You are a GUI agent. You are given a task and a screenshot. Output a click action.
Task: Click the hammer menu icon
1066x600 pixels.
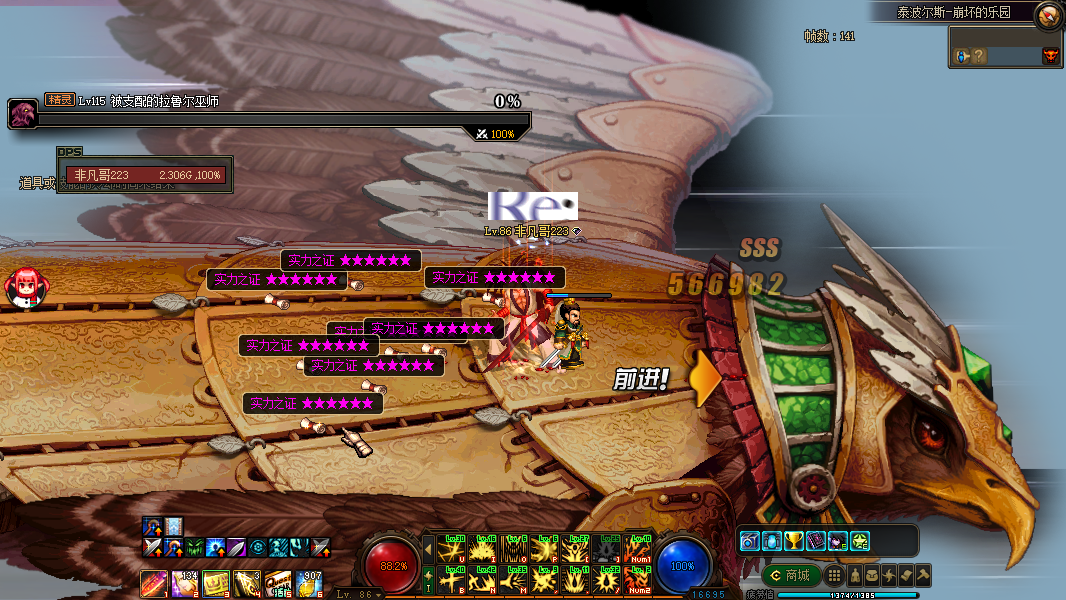pos(922,575)
